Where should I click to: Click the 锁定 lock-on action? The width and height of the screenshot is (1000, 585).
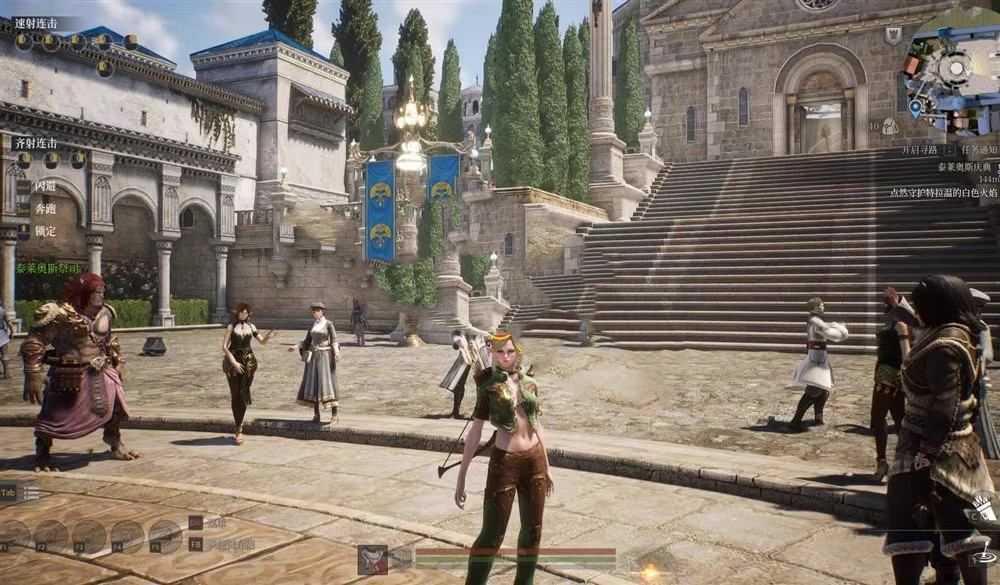(45, 231)
